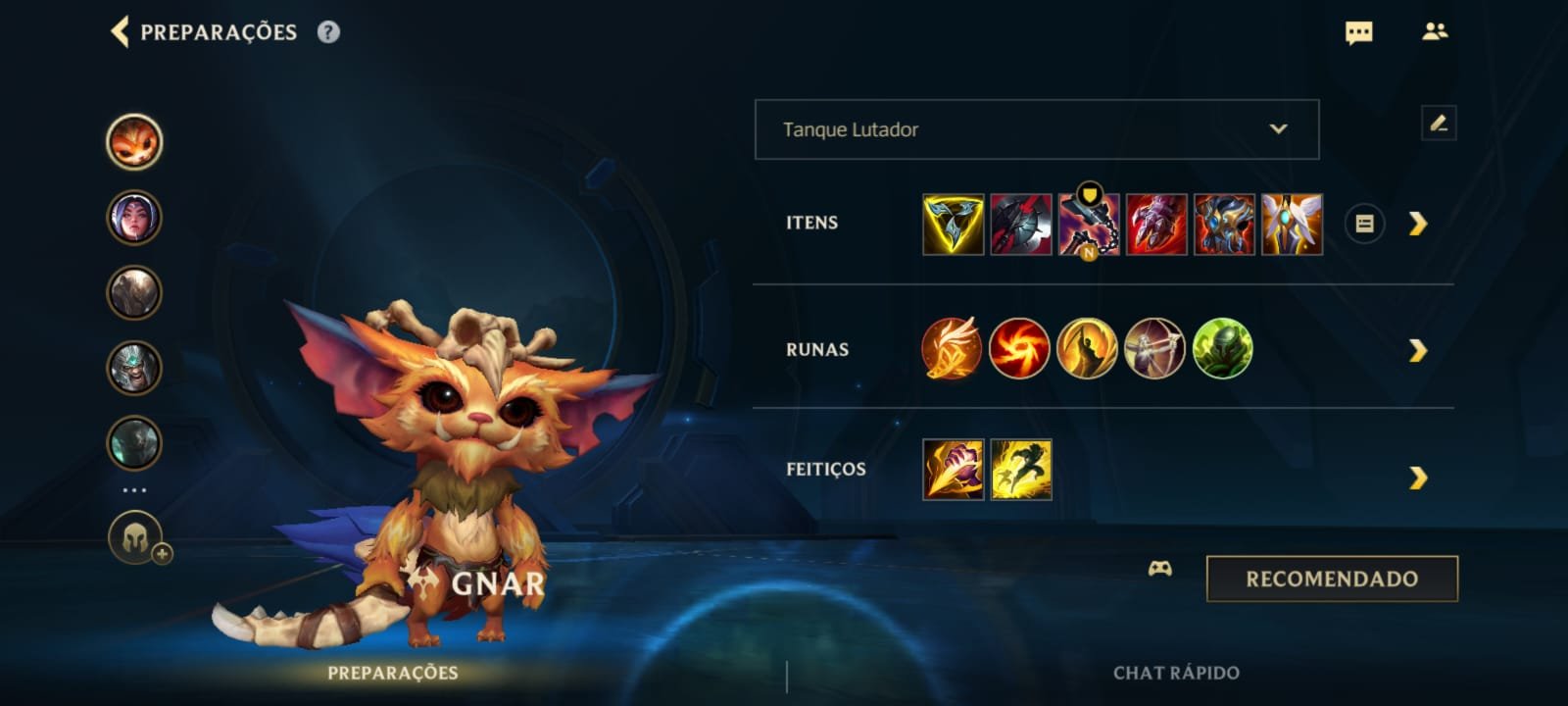Select the green resolve rune icon

tap(1222, 350)
